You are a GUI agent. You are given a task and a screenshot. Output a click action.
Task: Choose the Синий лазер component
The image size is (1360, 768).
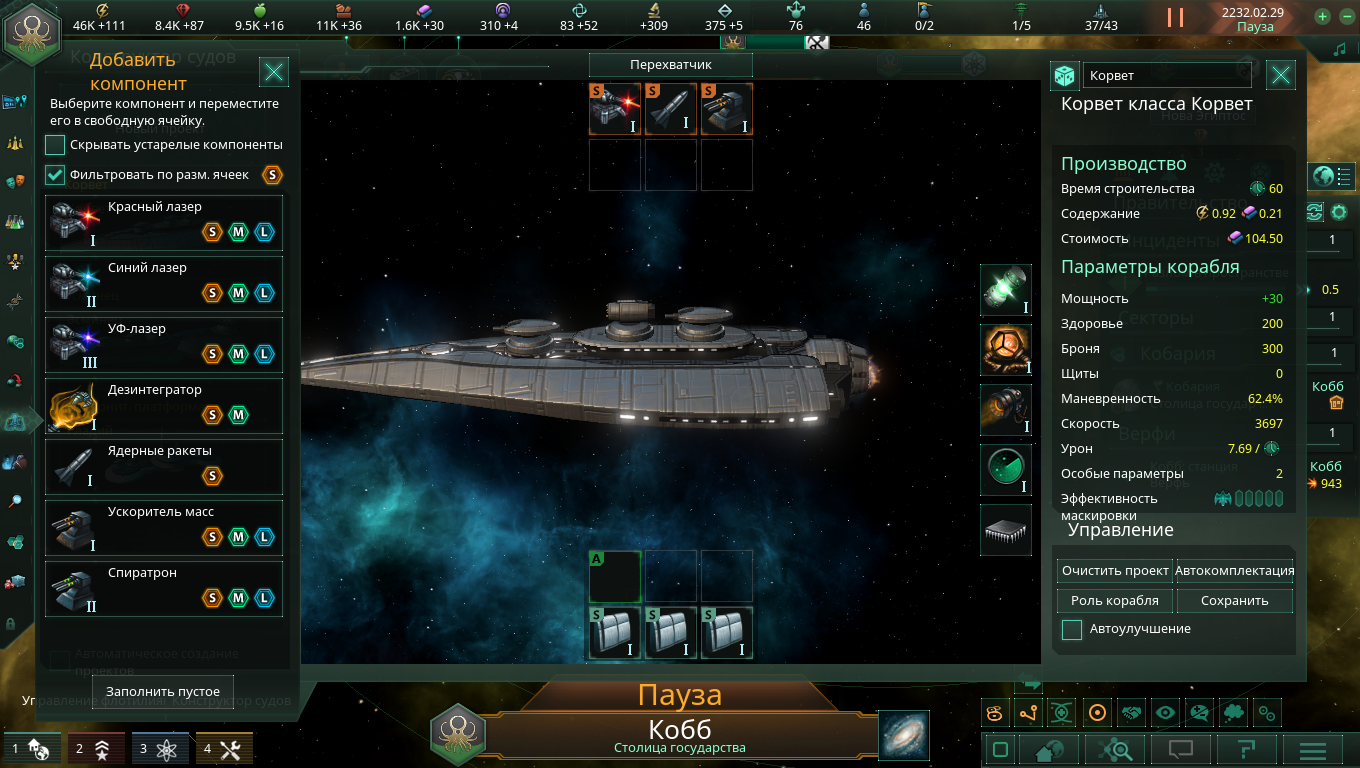pos(164,284)
